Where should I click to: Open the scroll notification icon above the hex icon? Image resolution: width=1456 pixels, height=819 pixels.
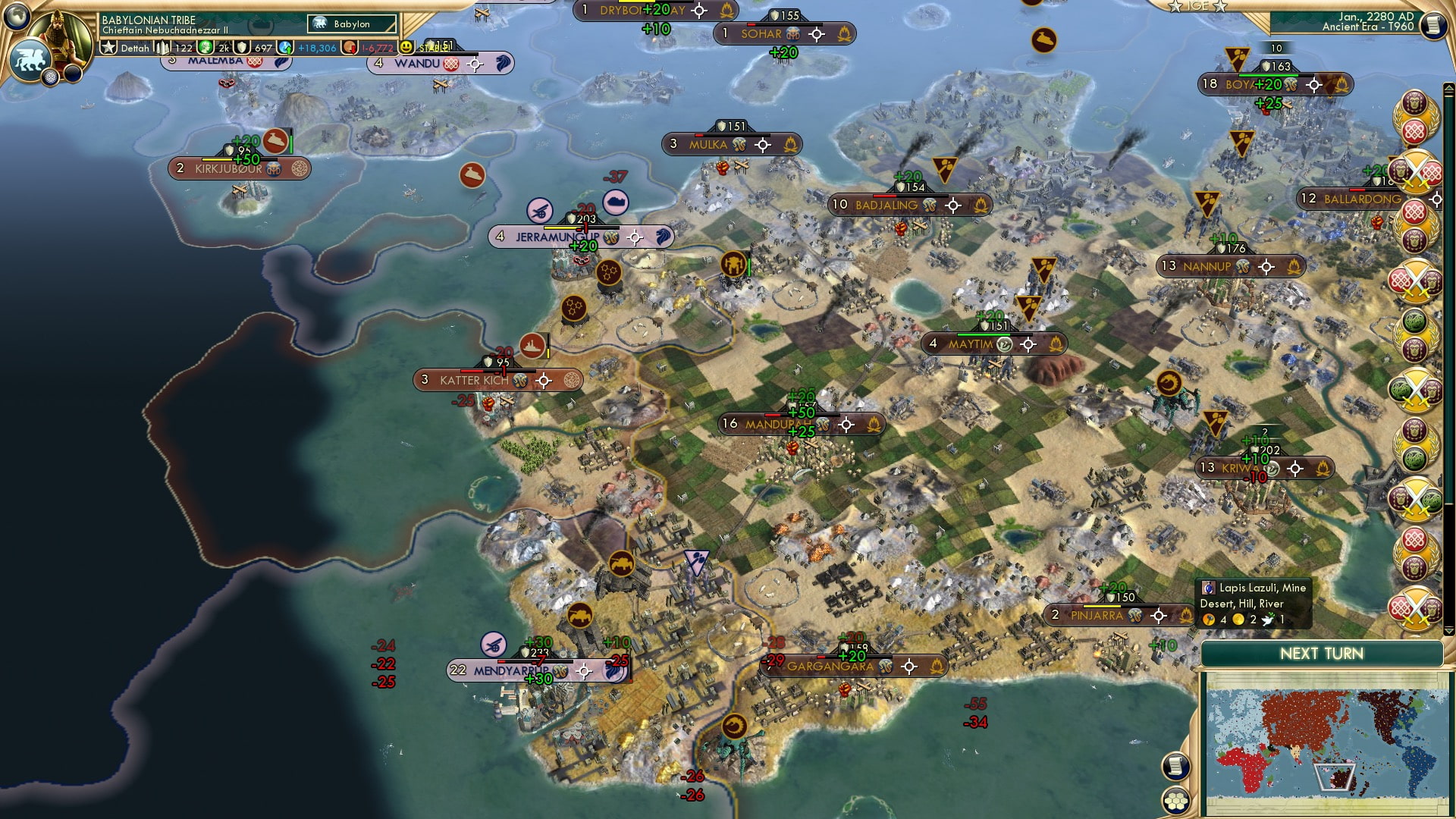pos(1178,767)
